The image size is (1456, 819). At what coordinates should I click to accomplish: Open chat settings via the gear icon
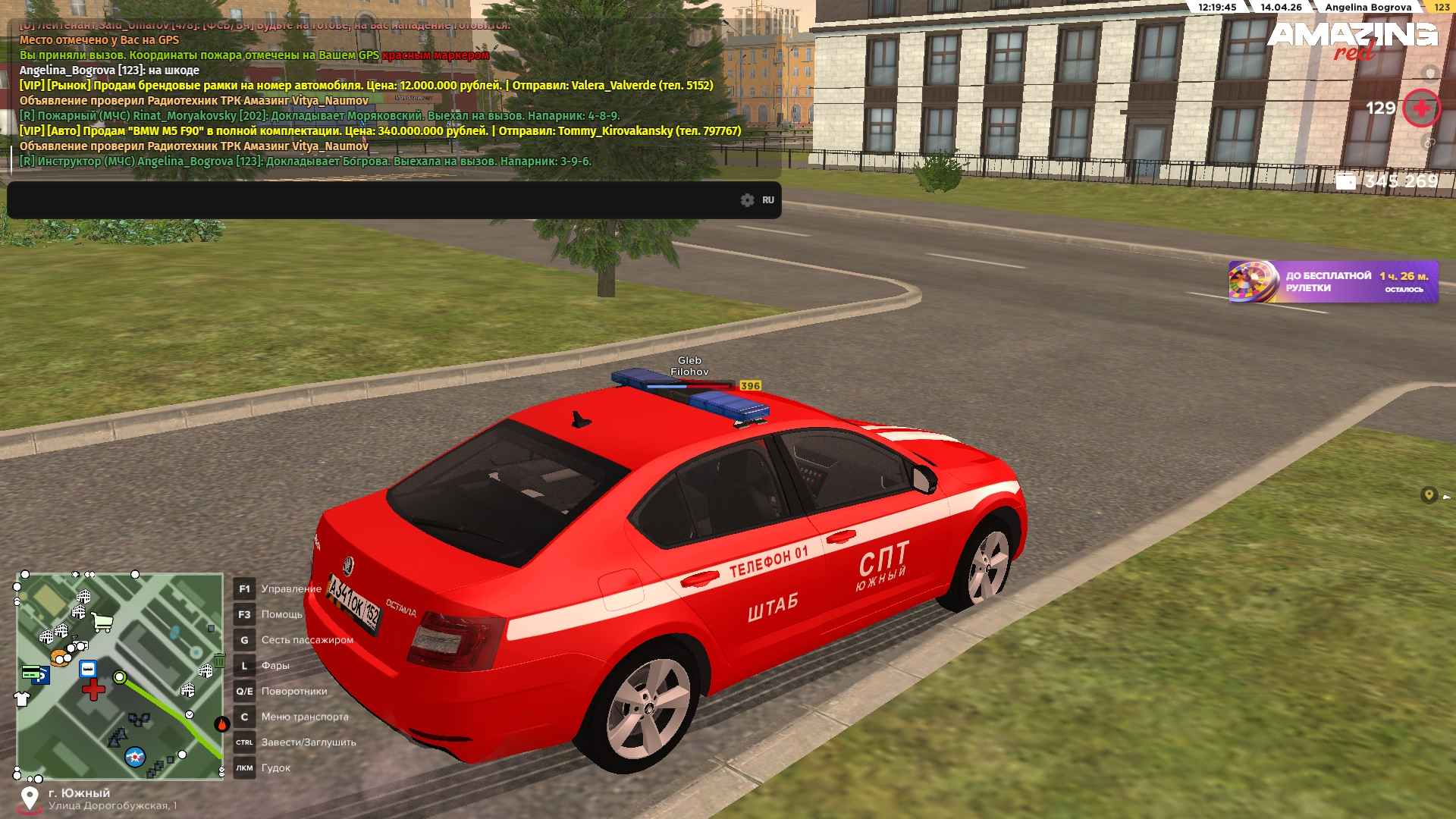point(747,200)
